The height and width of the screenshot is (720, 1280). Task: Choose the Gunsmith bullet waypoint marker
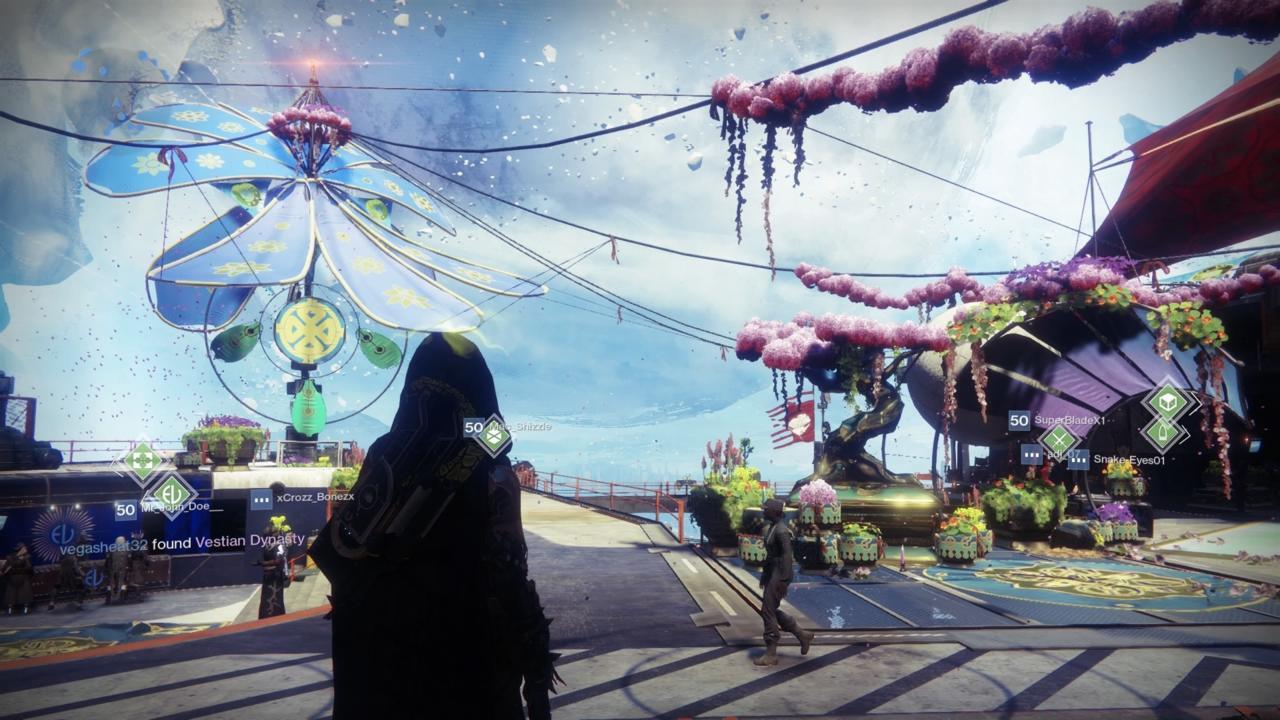coord(1164,433)
